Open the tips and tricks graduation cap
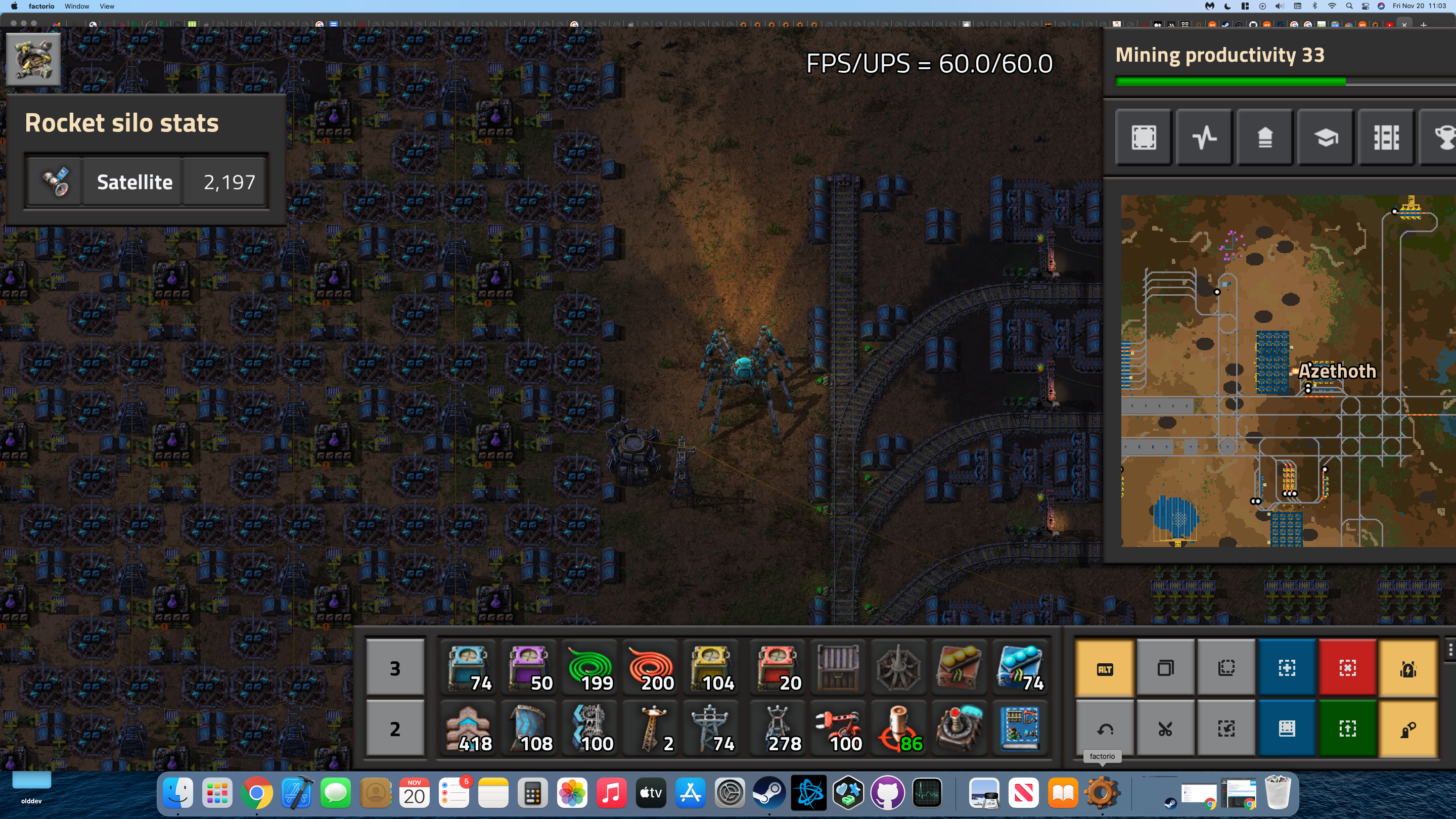This screenshot has width=1456, height=819. pyautogui.click(x=1326, y=138)
